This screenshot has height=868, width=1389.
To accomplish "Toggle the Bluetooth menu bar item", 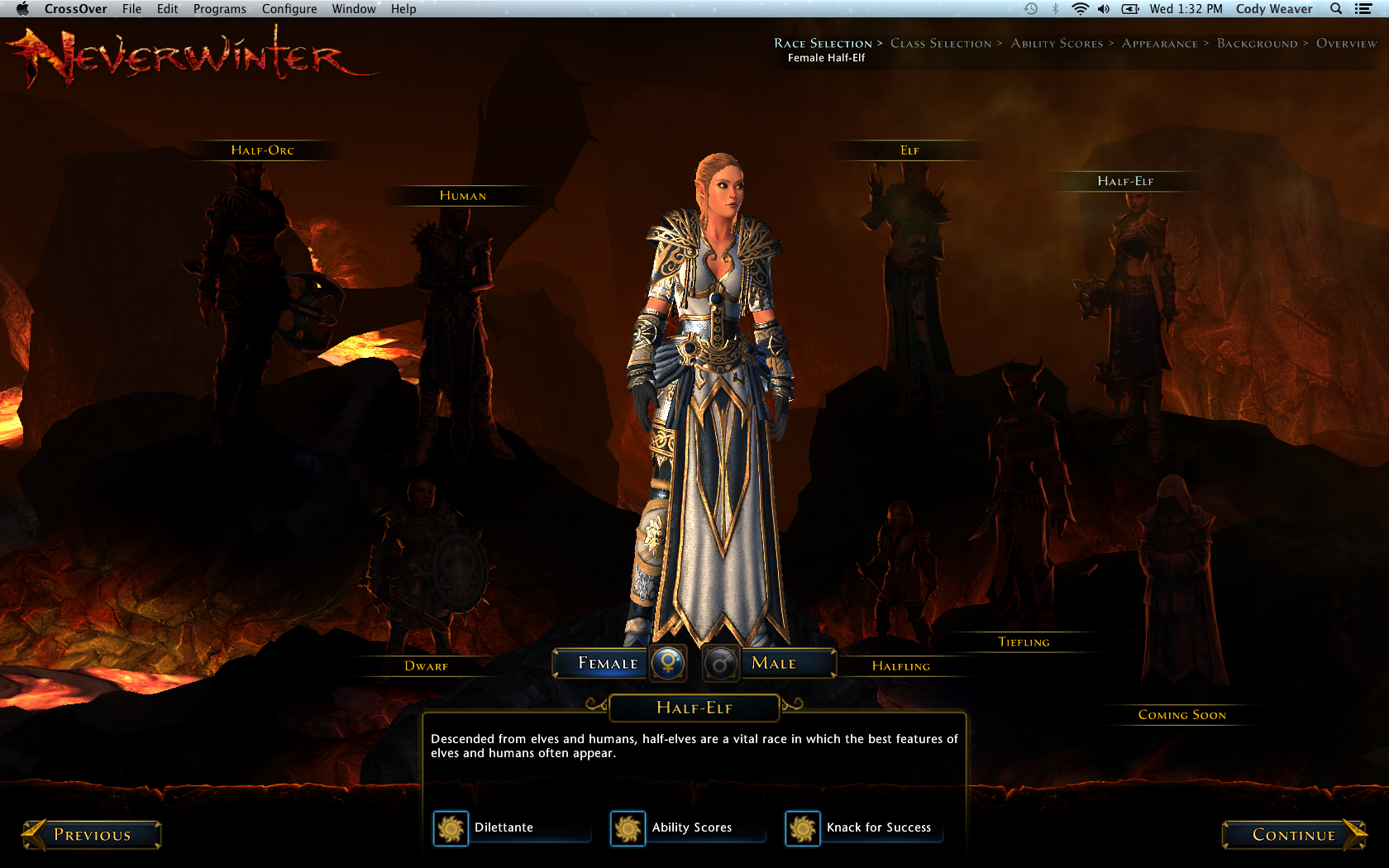I will pyautogui.click(x=1055, y=9).
